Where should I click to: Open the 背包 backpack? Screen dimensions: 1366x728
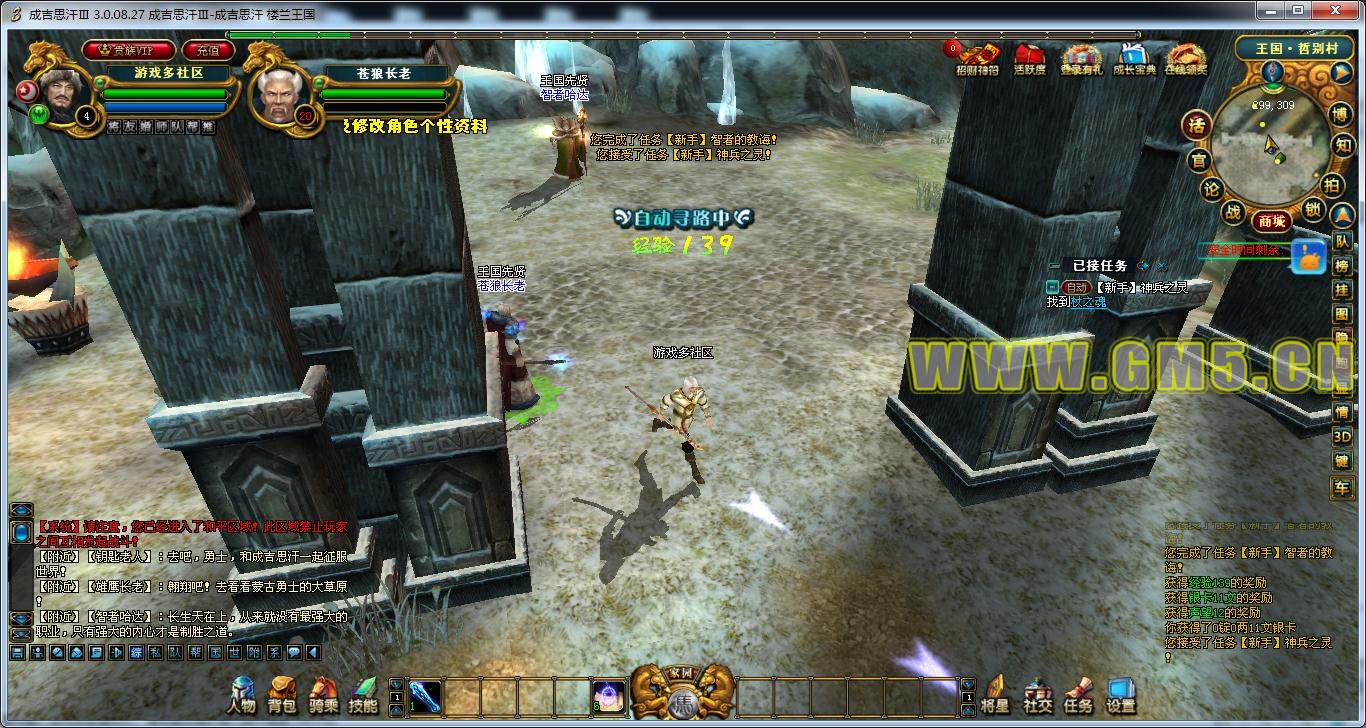click(x=282, y=693)
